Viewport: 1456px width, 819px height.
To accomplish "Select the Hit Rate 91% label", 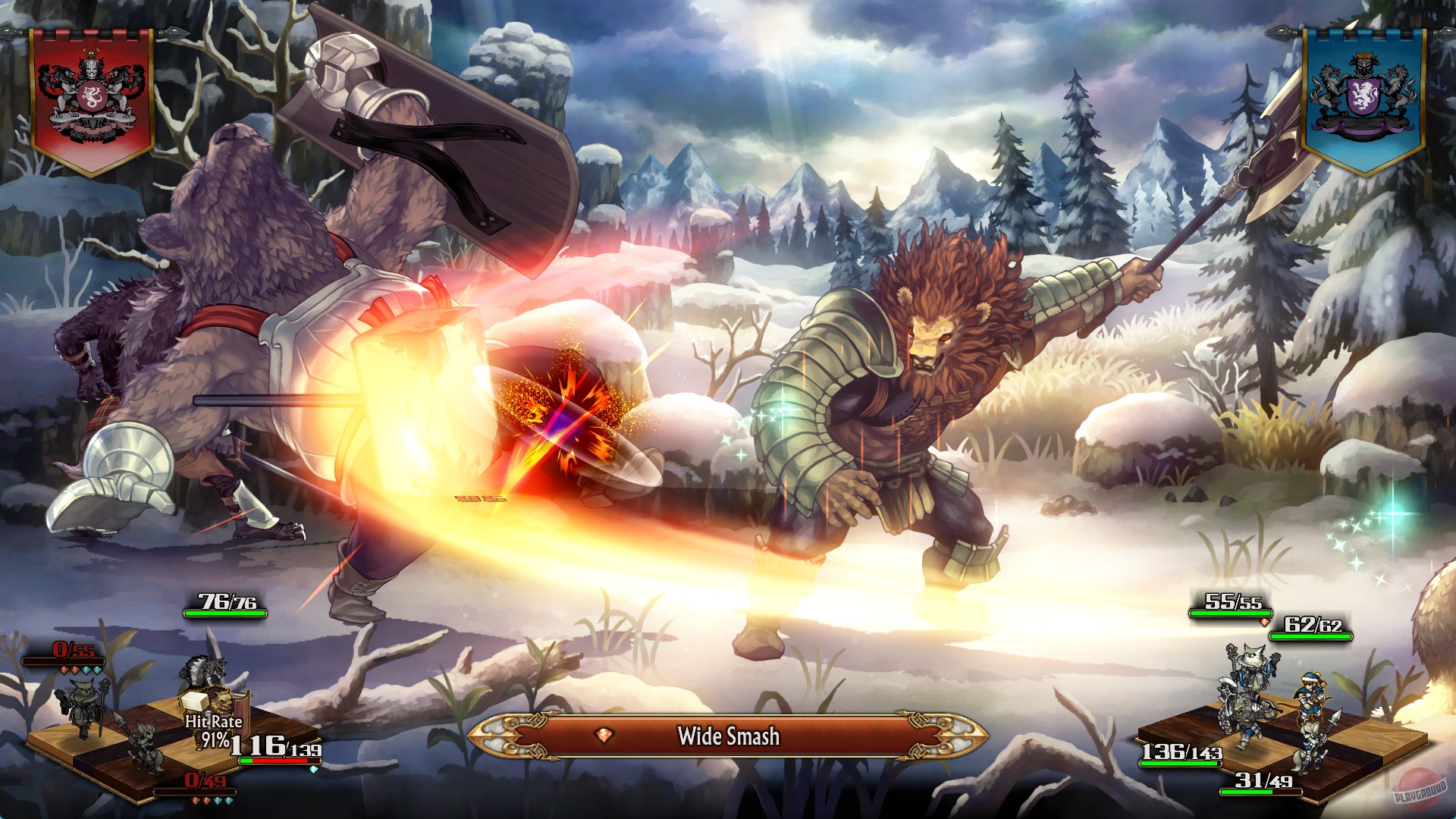I will click(214, 730).
